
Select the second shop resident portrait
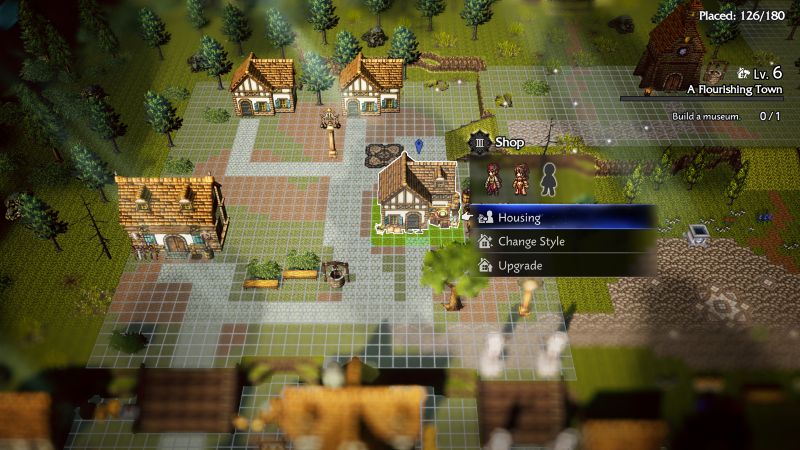(520, 178)
